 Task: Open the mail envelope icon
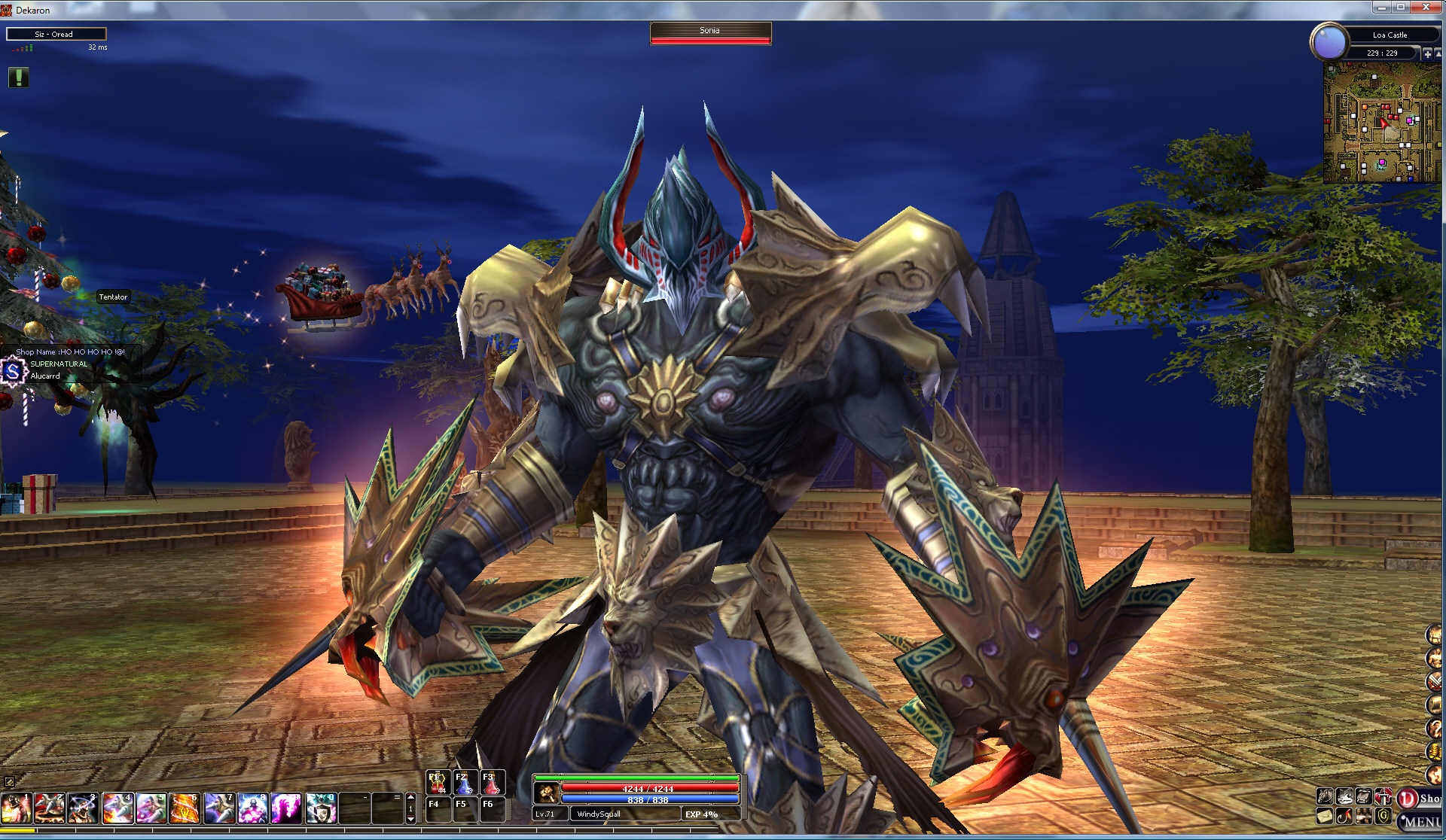point(1325,816)
